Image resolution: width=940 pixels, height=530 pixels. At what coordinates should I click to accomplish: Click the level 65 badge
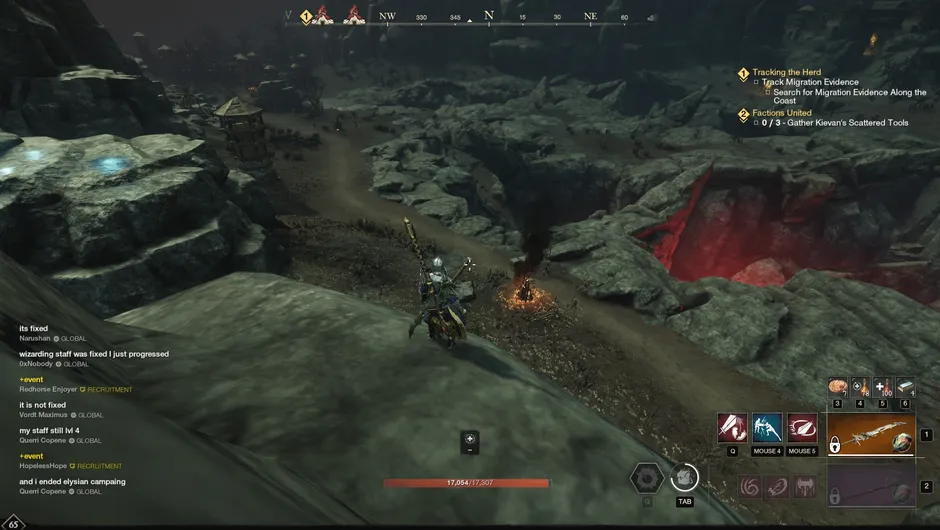pos(15,521)
